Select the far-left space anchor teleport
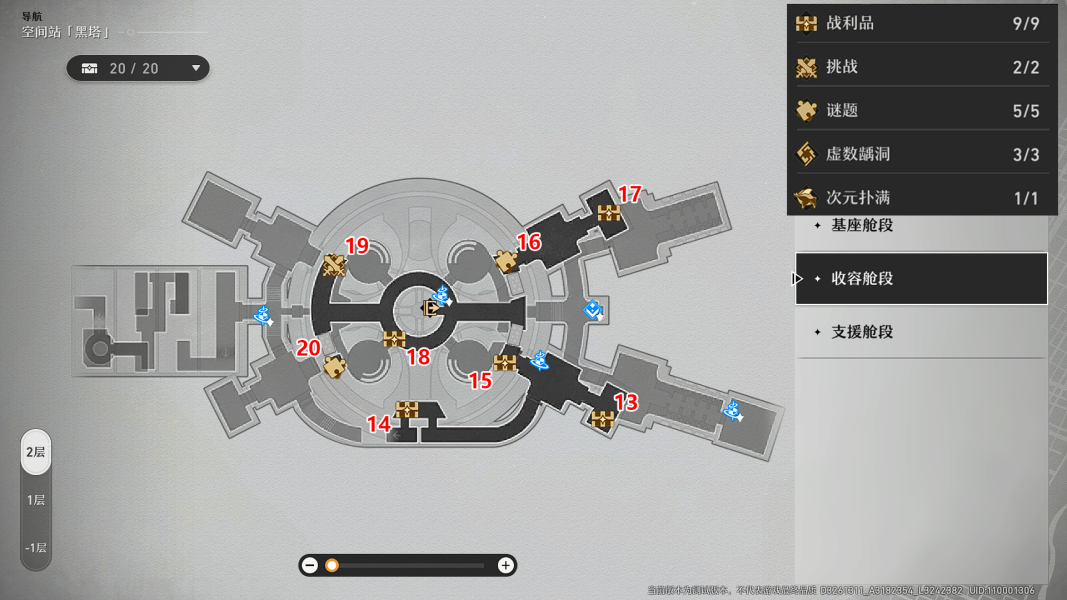 (264, 316)
